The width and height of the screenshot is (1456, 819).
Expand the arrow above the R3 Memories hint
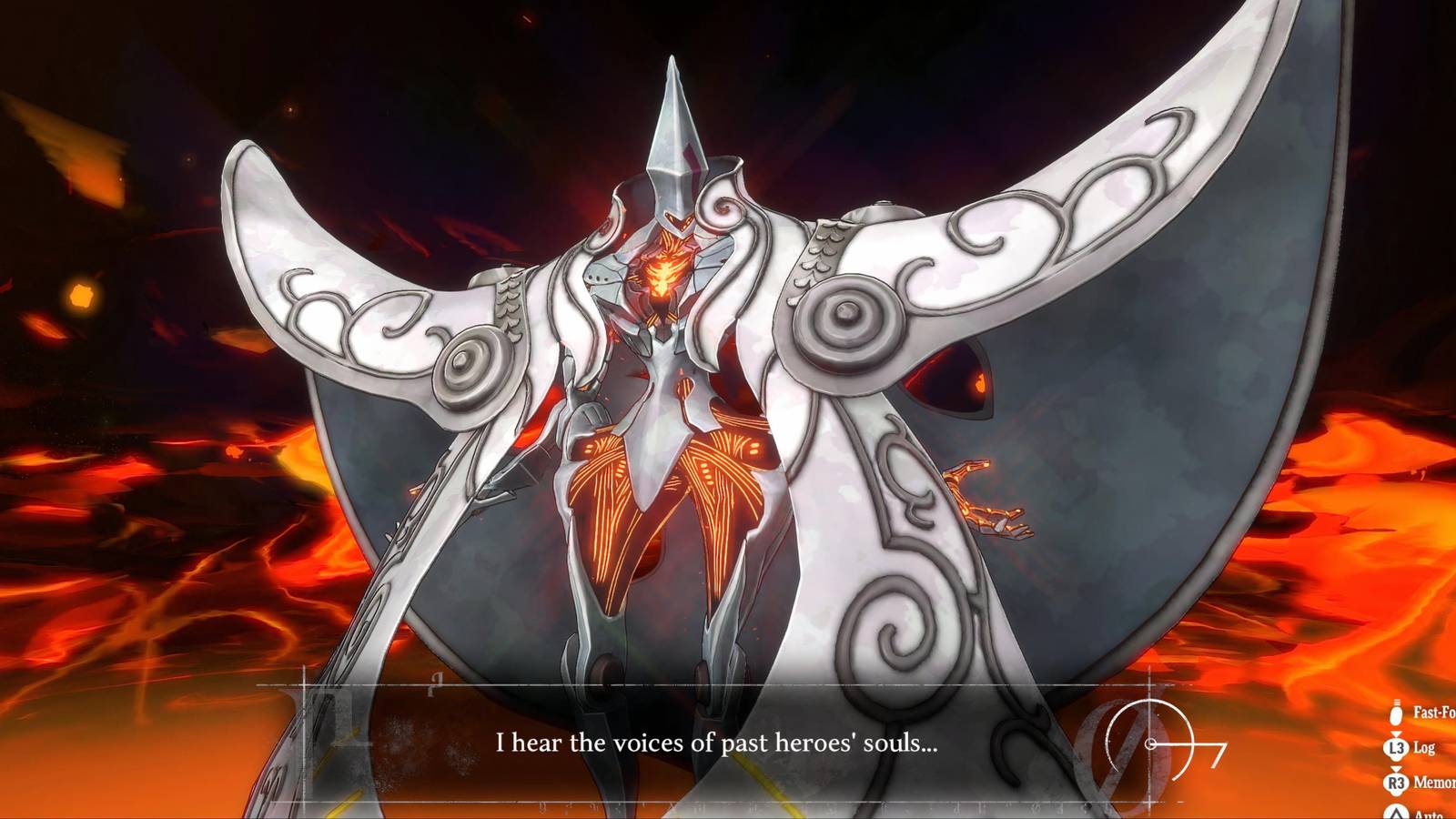click(1395, 769)
